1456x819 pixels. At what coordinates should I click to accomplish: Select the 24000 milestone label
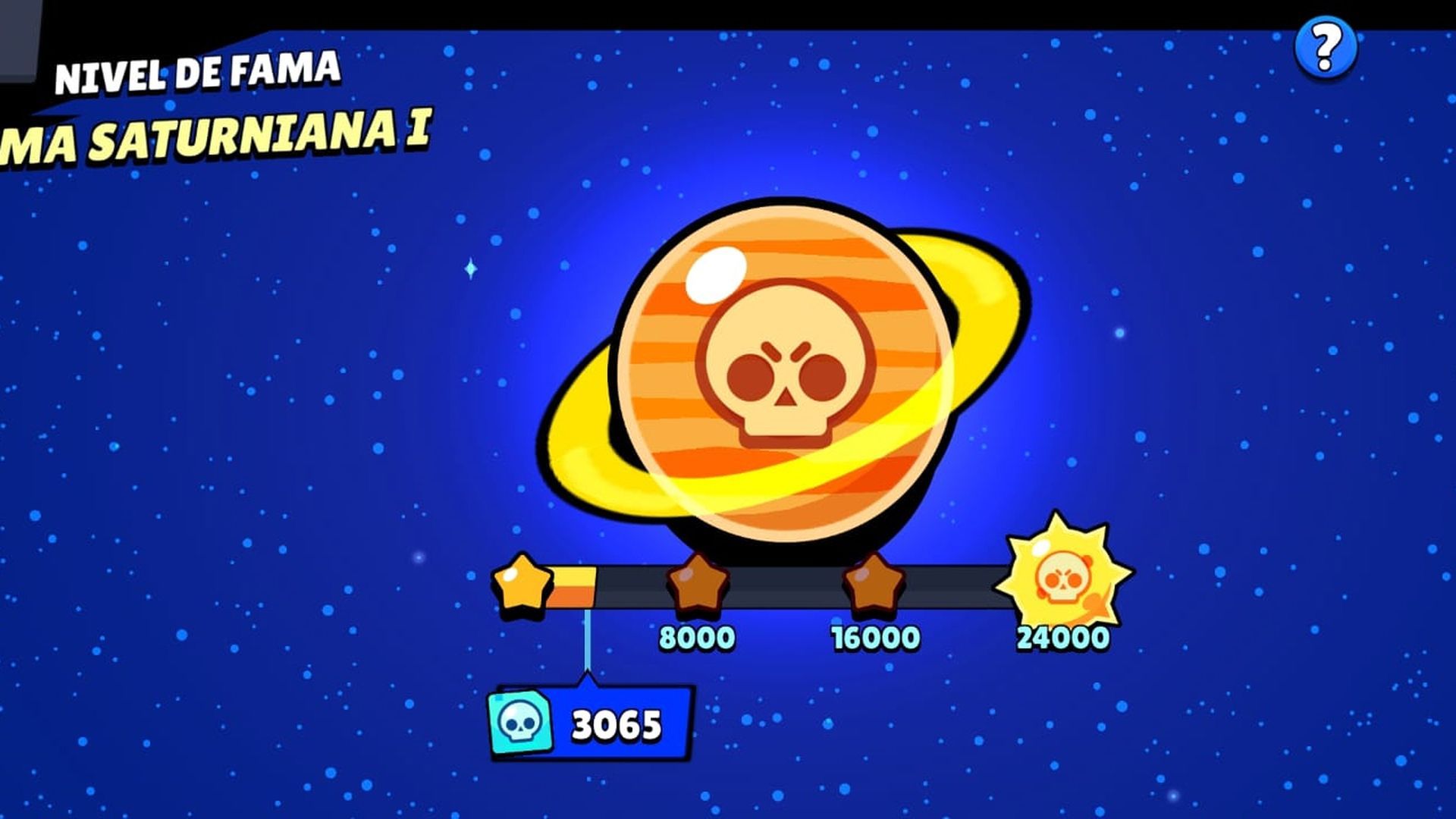tap(1060, 639)
